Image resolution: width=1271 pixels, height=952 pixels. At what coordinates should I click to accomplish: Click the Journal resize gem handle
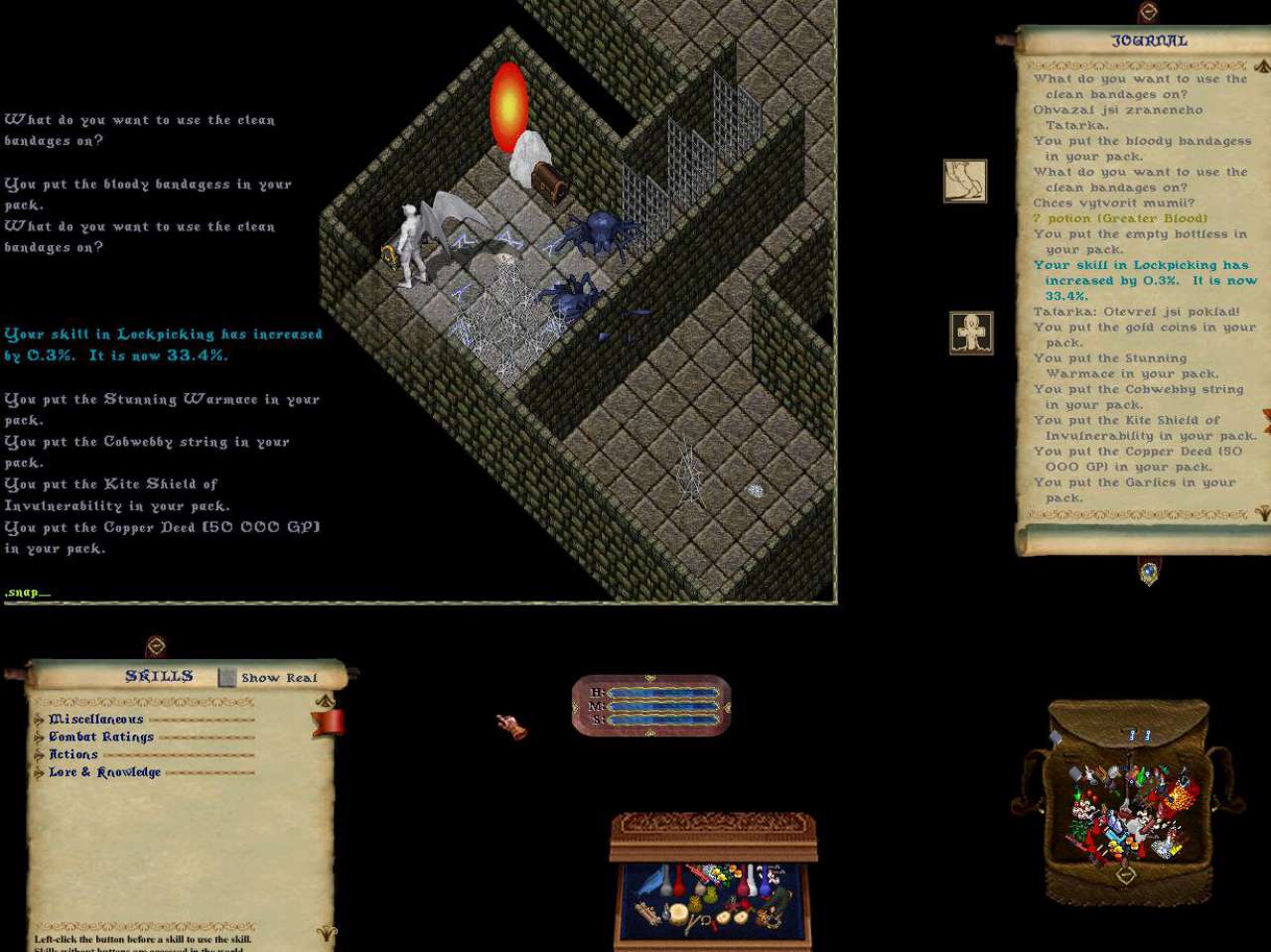[1149, 573]
